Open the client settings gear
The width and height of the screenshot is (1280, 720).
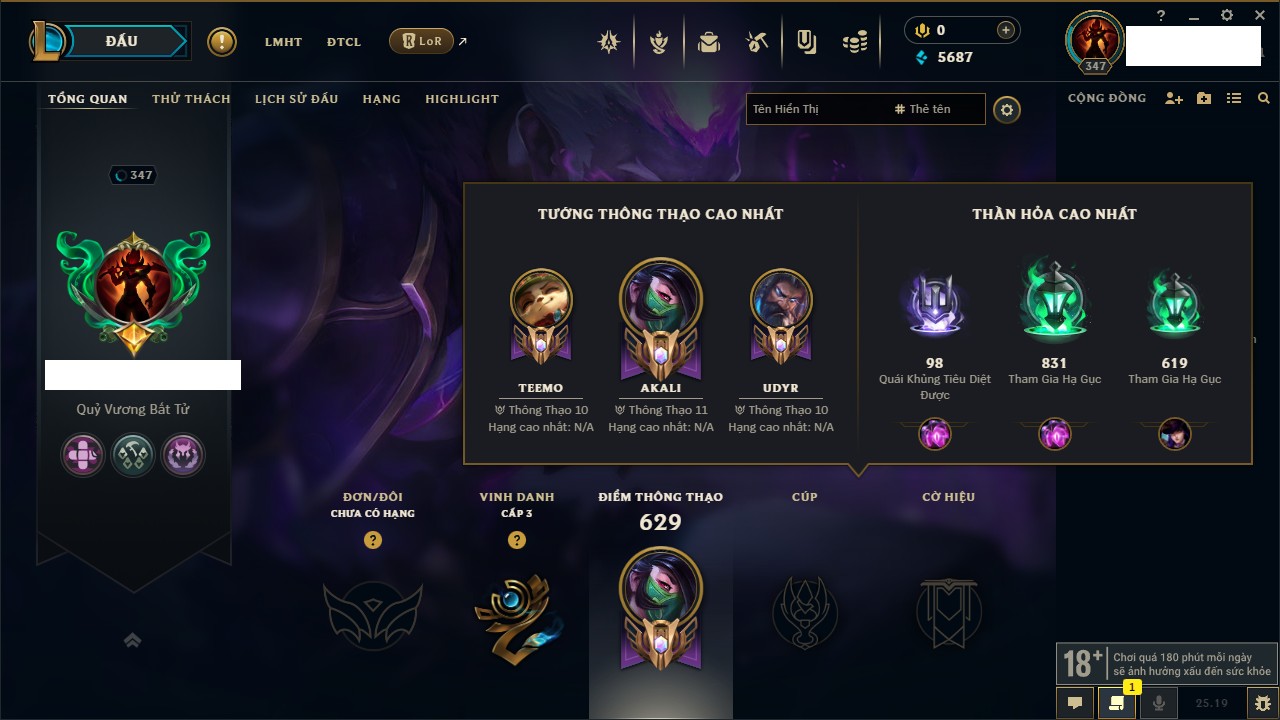pos(1227,16)
